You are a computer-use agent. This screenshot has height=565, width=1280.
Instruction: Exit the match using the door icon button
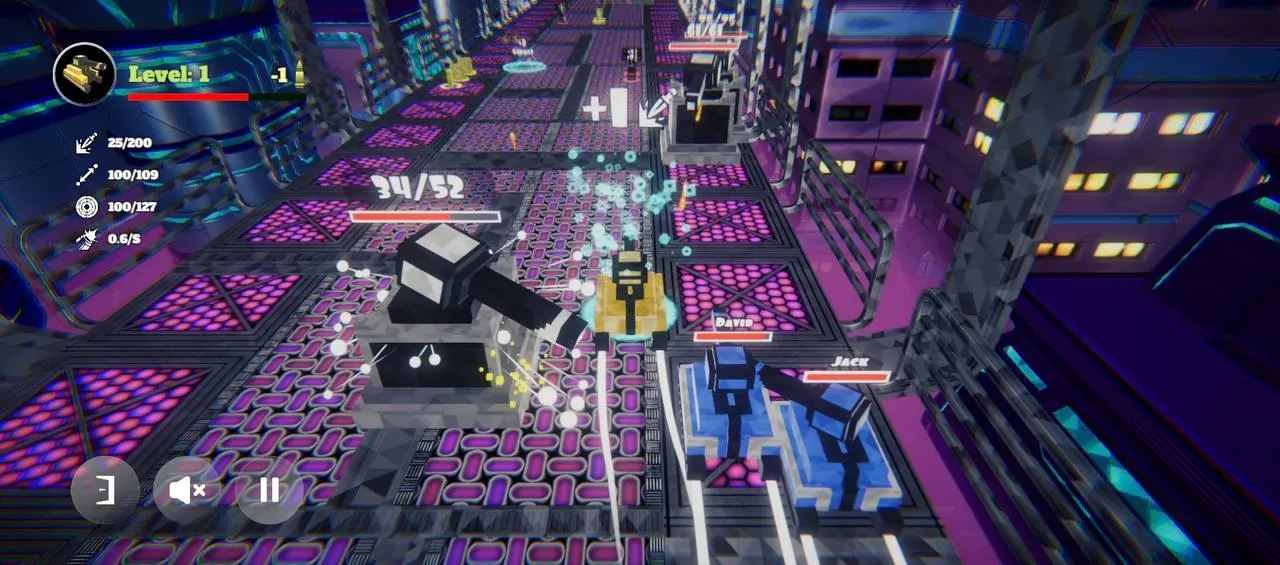point(105,490)
